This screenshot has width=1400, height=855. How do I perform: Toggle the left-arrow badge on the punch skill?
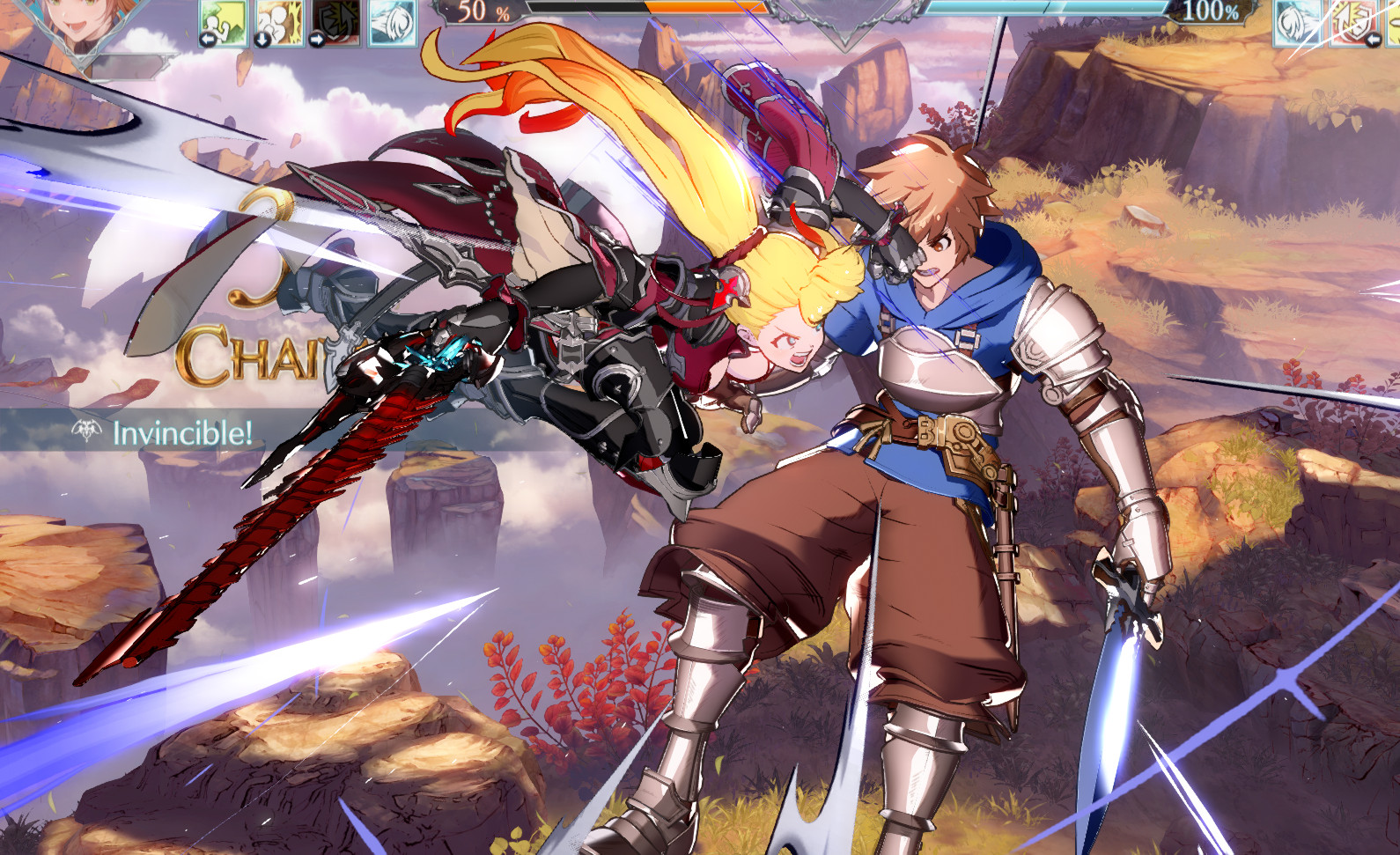(207, 39)
